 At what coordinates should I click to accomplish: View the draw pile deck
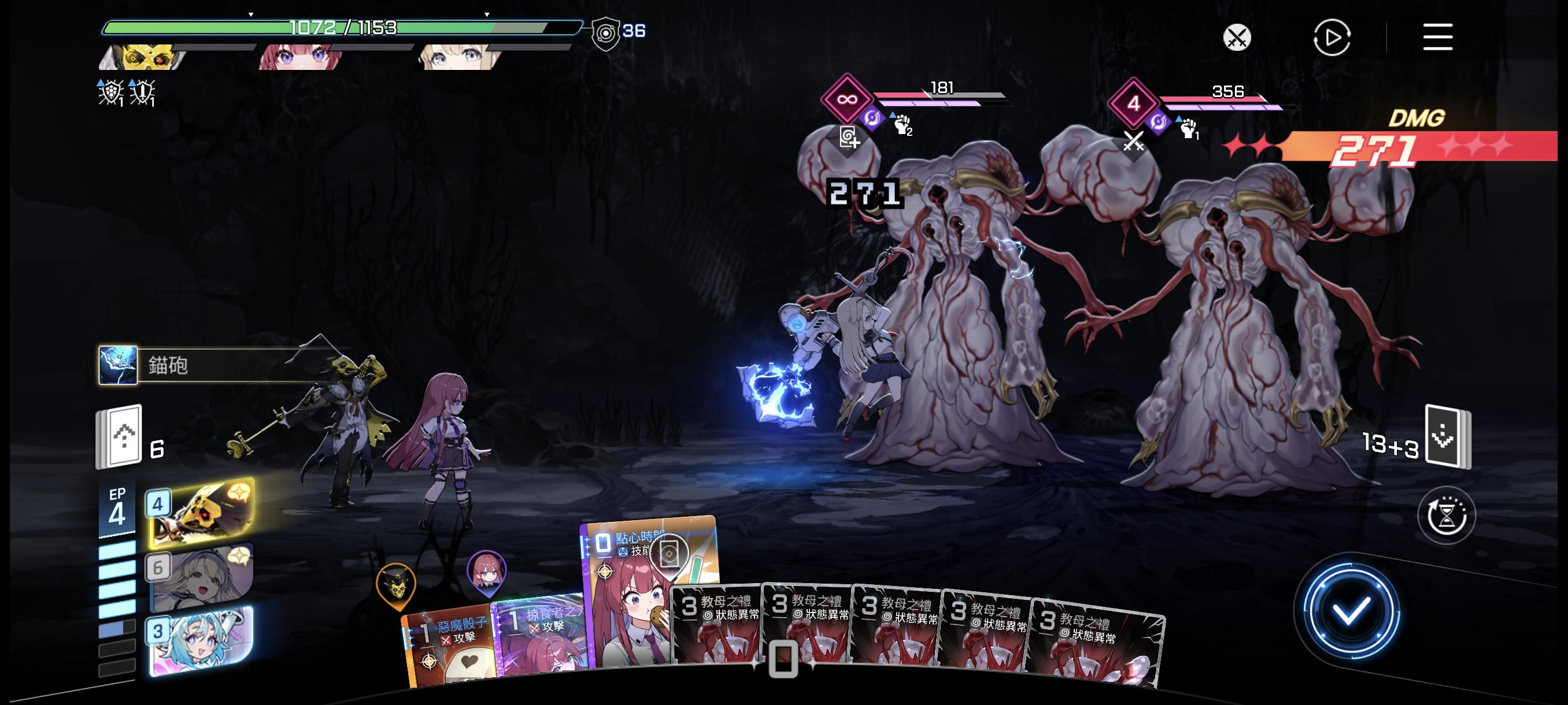point(120,436)
